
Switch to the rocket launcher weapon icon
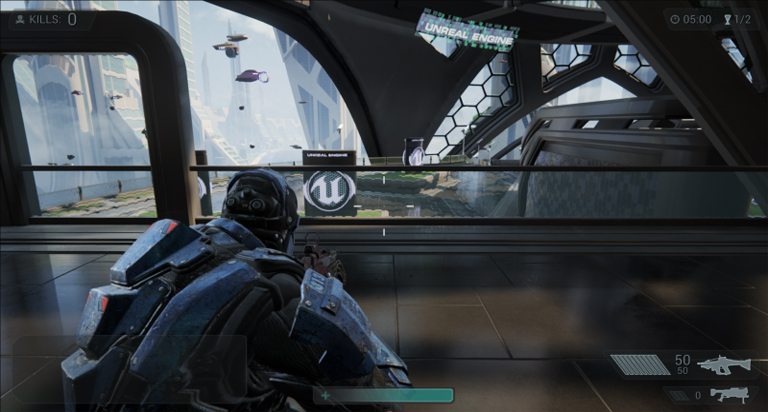click(x=729, y=394)
